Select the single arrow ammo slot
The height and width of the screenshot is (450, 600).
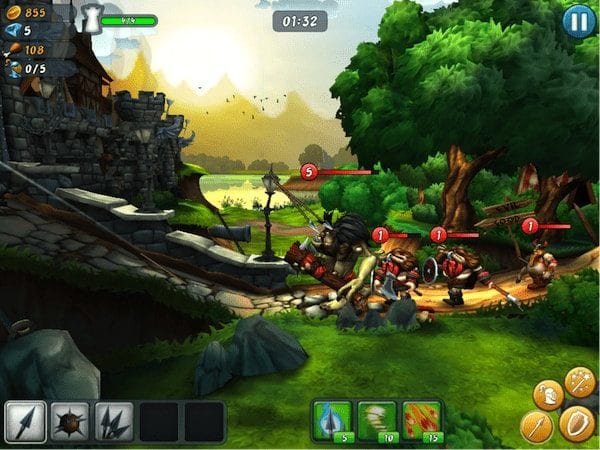23,421
